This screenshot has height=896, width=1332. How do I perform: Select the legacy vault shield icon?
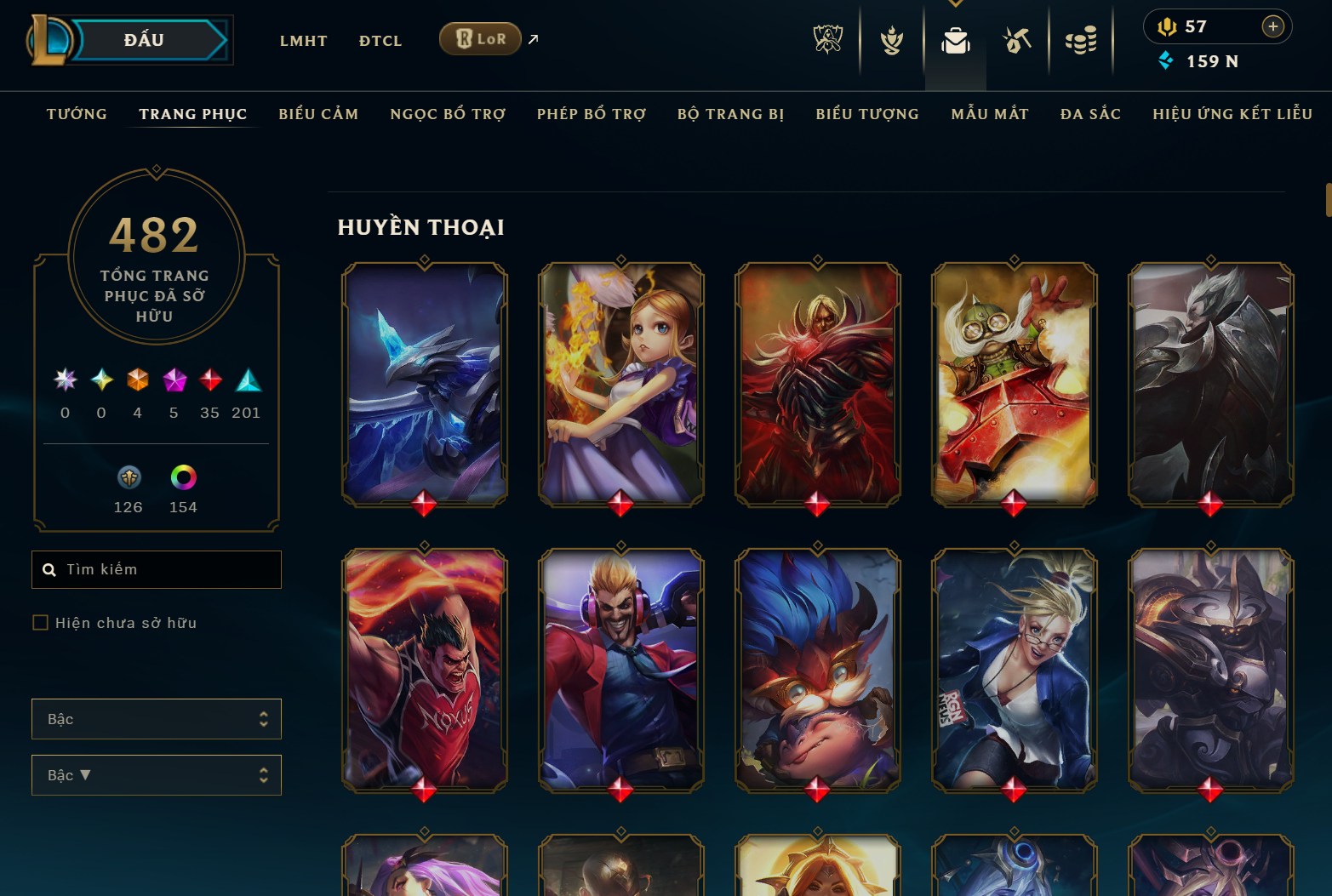click(x=128, y=479)
